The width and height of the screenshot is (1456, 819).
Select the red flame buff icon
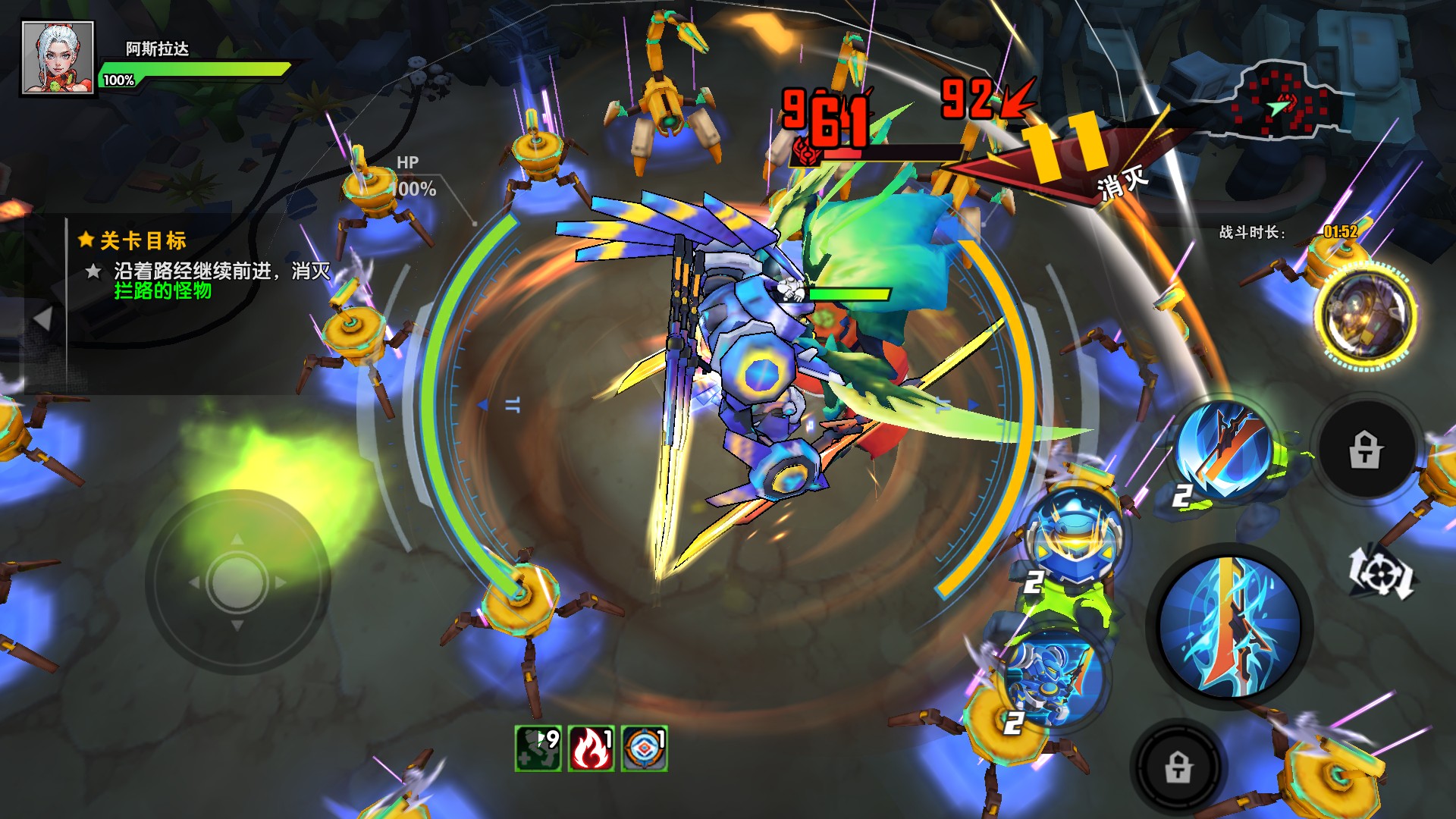[591, 748]
